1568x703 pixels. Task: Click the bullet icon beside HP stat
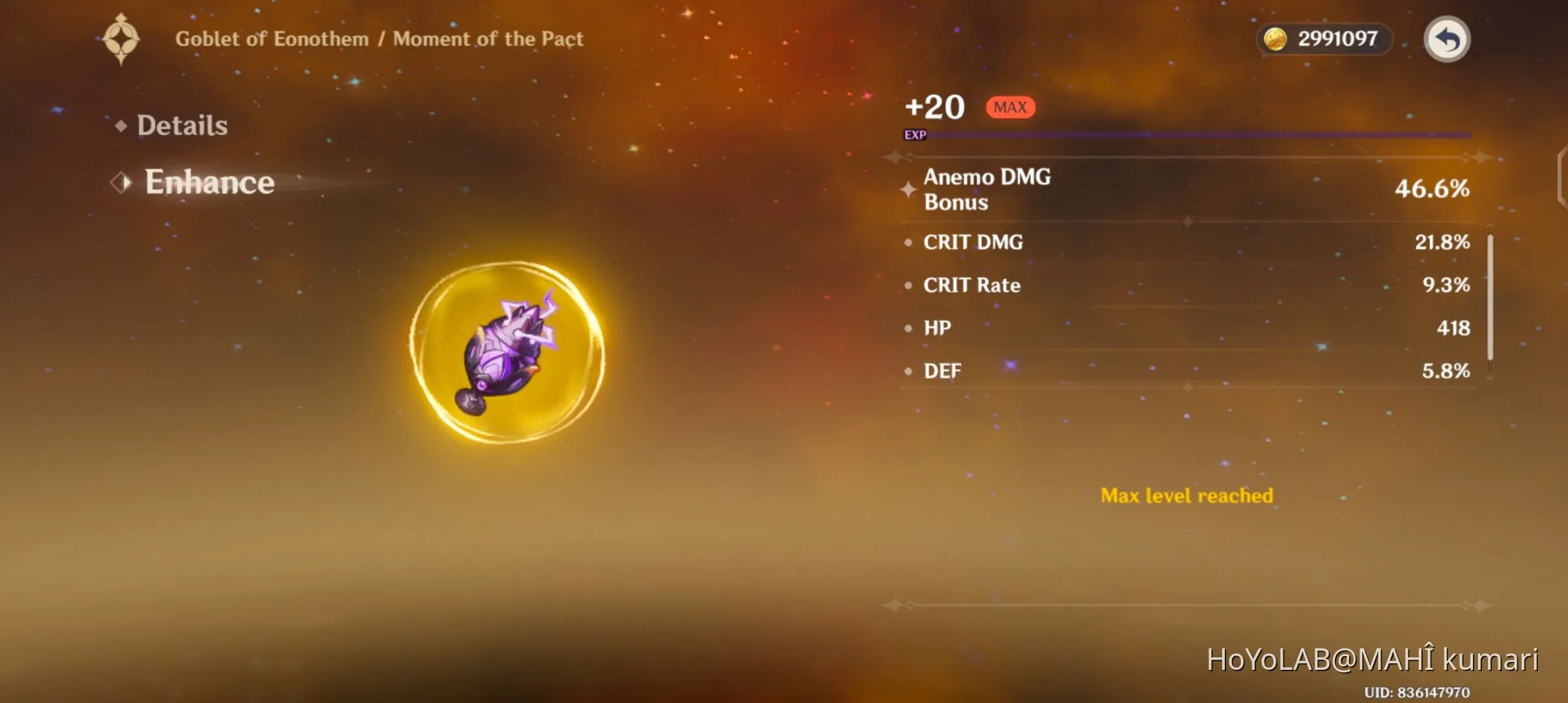tap(910, 329)
